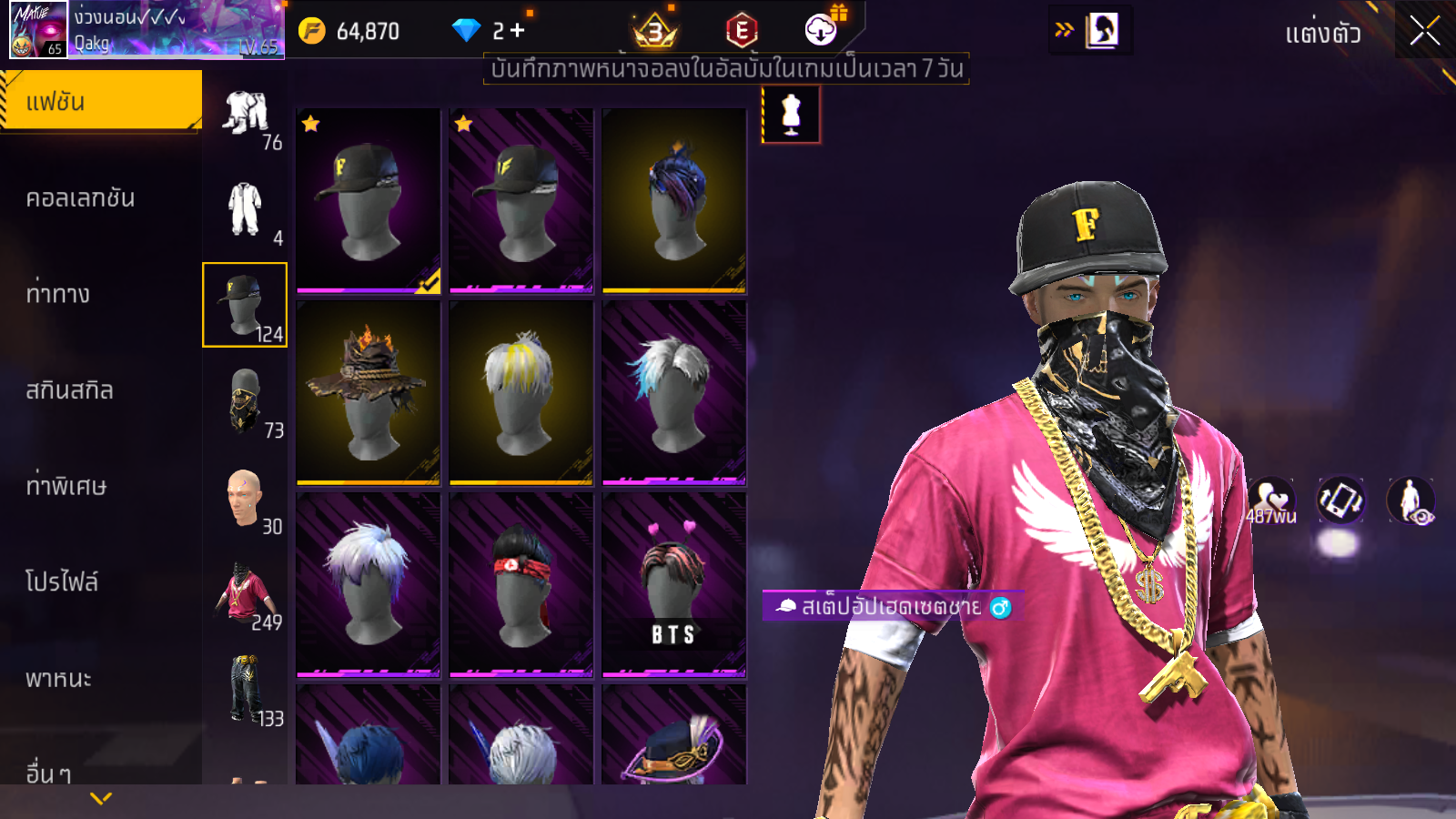Open the pants category with 133 items
Screen dimensions: 1456x819
coord(246,690)
